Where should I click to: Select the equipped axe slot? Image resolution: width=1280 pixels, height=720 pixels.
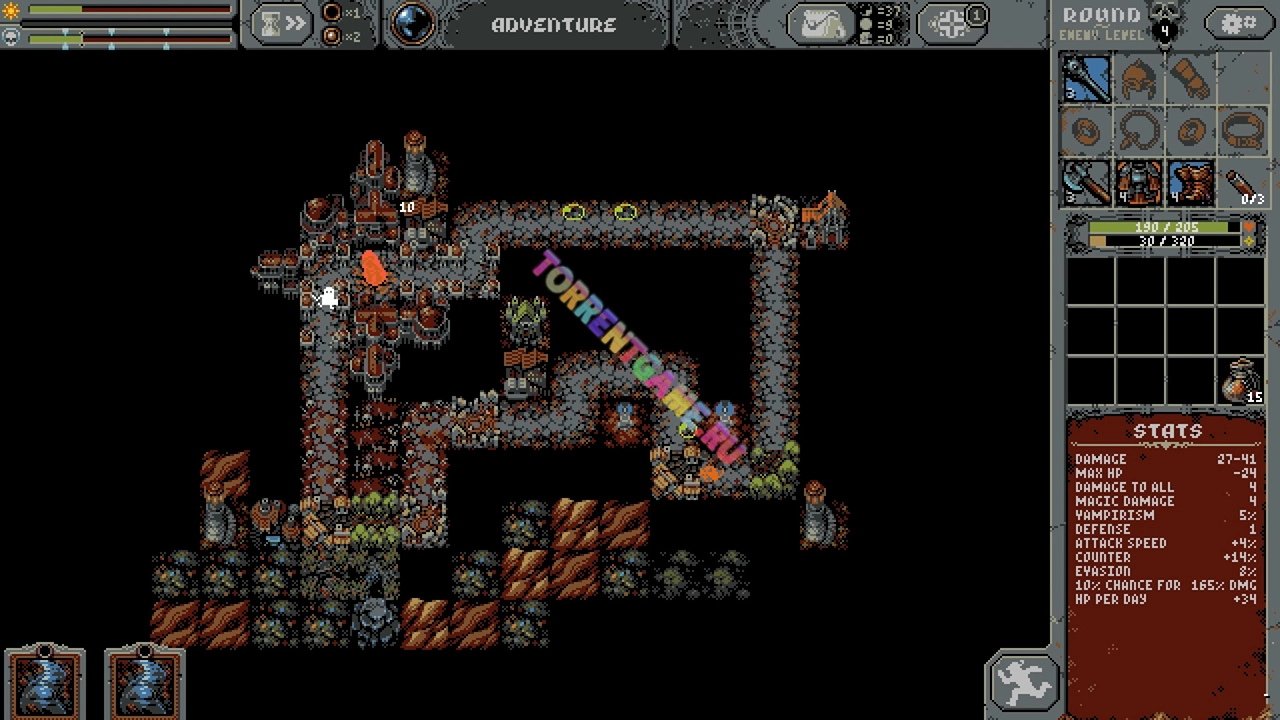(x=1086, y=183)
